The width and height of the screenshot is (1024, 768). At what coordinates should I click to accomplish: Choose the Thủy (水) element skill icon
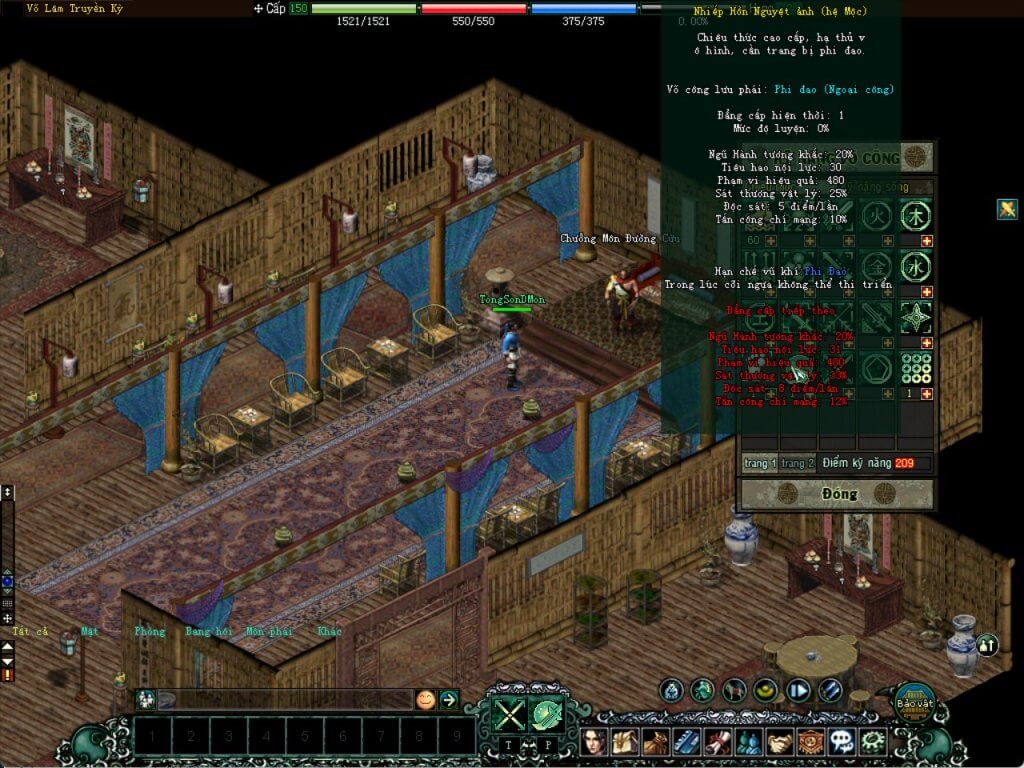point(914,267)
